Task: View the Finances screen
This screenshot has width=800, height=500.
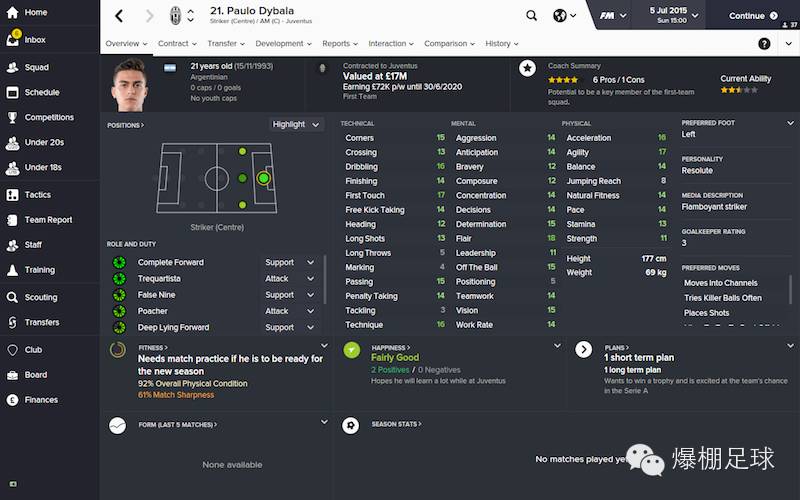Action: point(41,400)
